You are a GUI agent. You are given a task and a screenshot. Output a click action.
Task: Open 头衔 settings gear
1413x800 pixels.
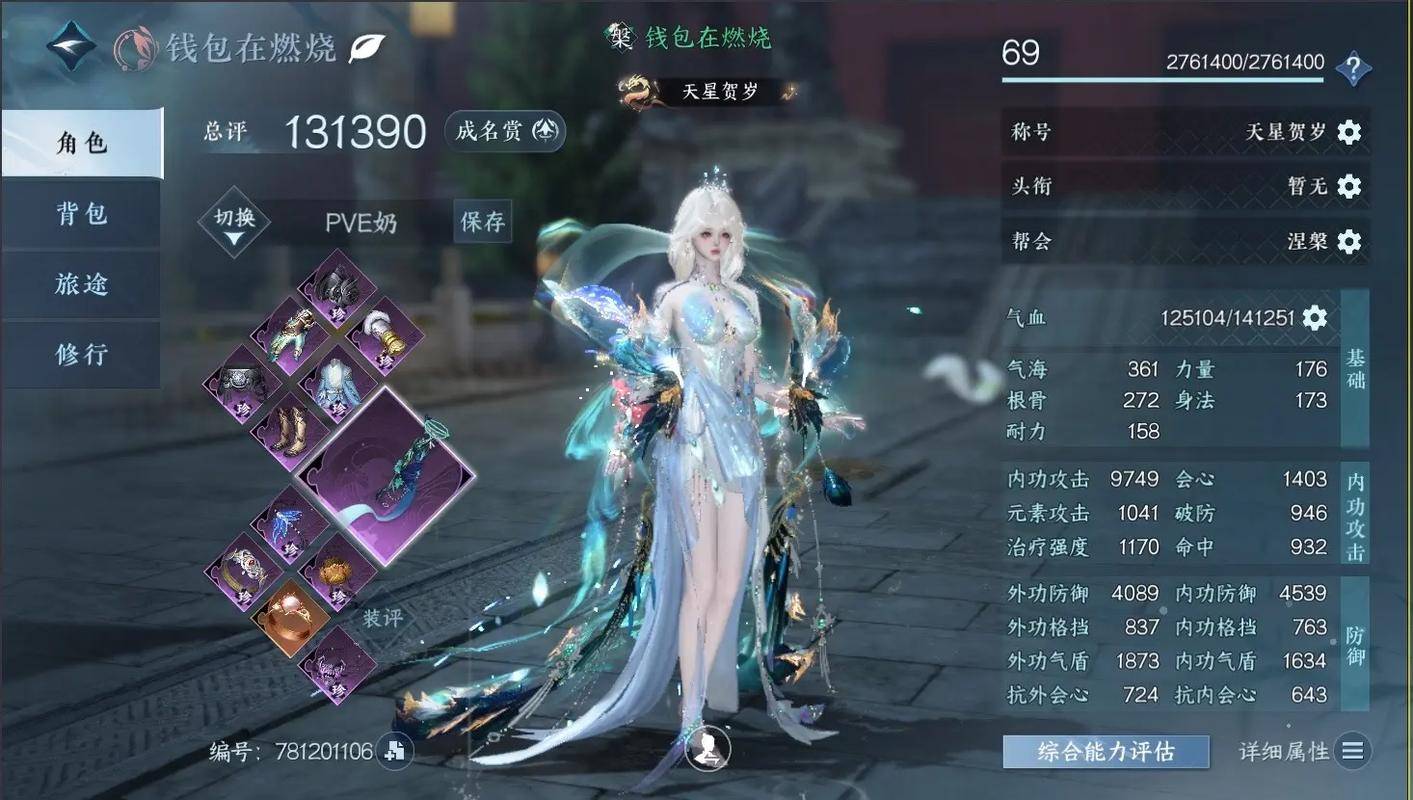[x=1349, y=186]
